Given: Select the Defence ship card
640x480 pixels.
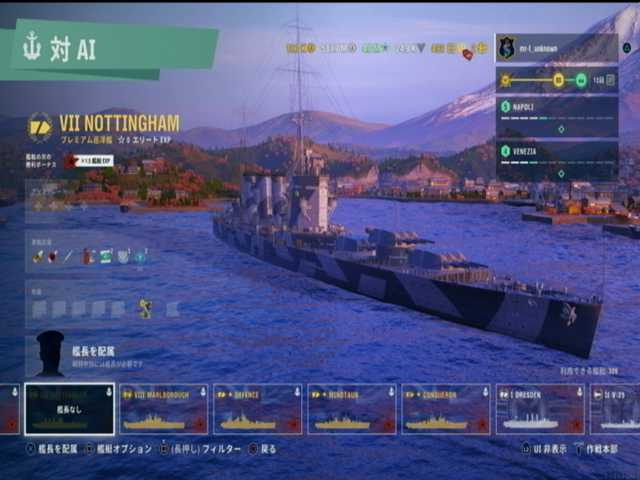Looking at the screenshot, I should point(257,409).
